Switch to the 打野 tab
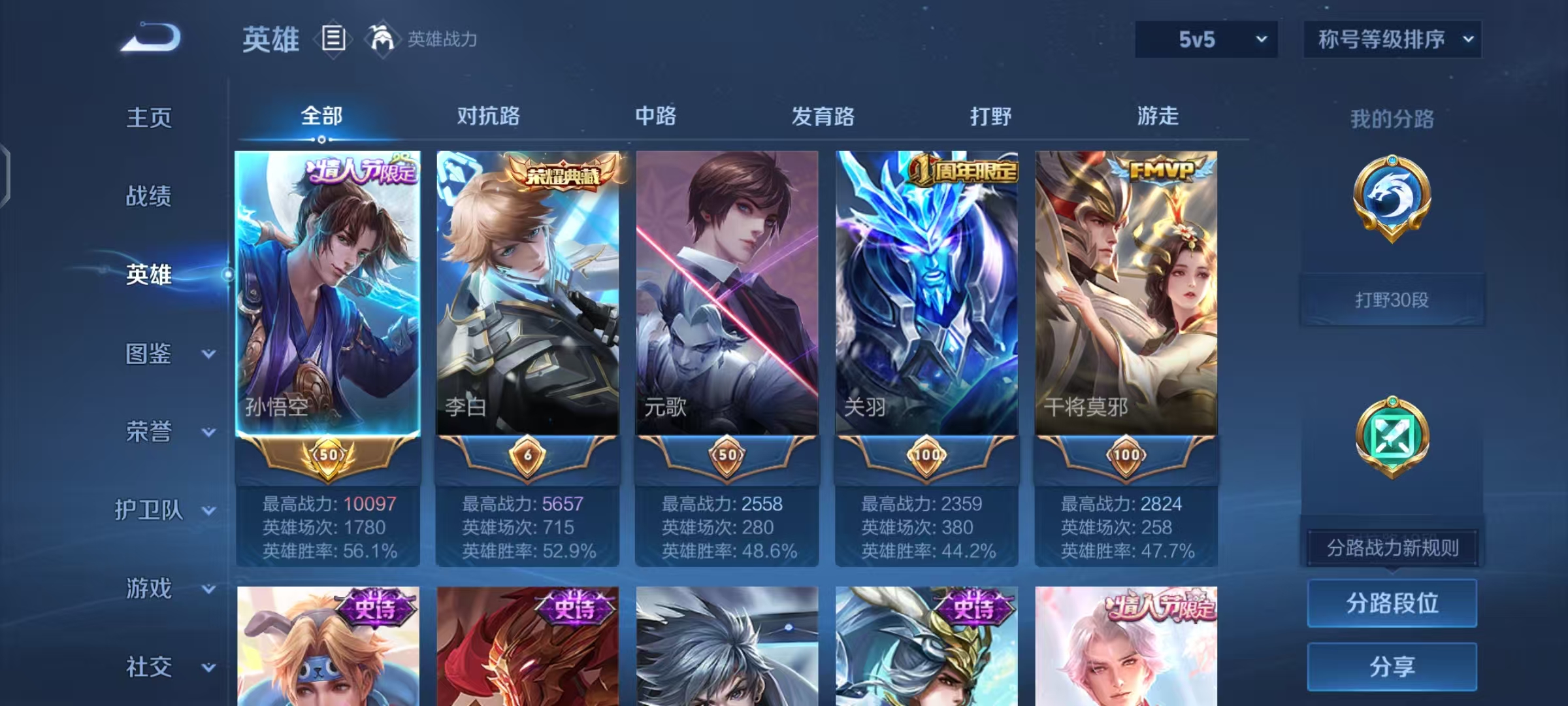The height and width of the screenshot is (706, 1568). (x=991, y=116)
